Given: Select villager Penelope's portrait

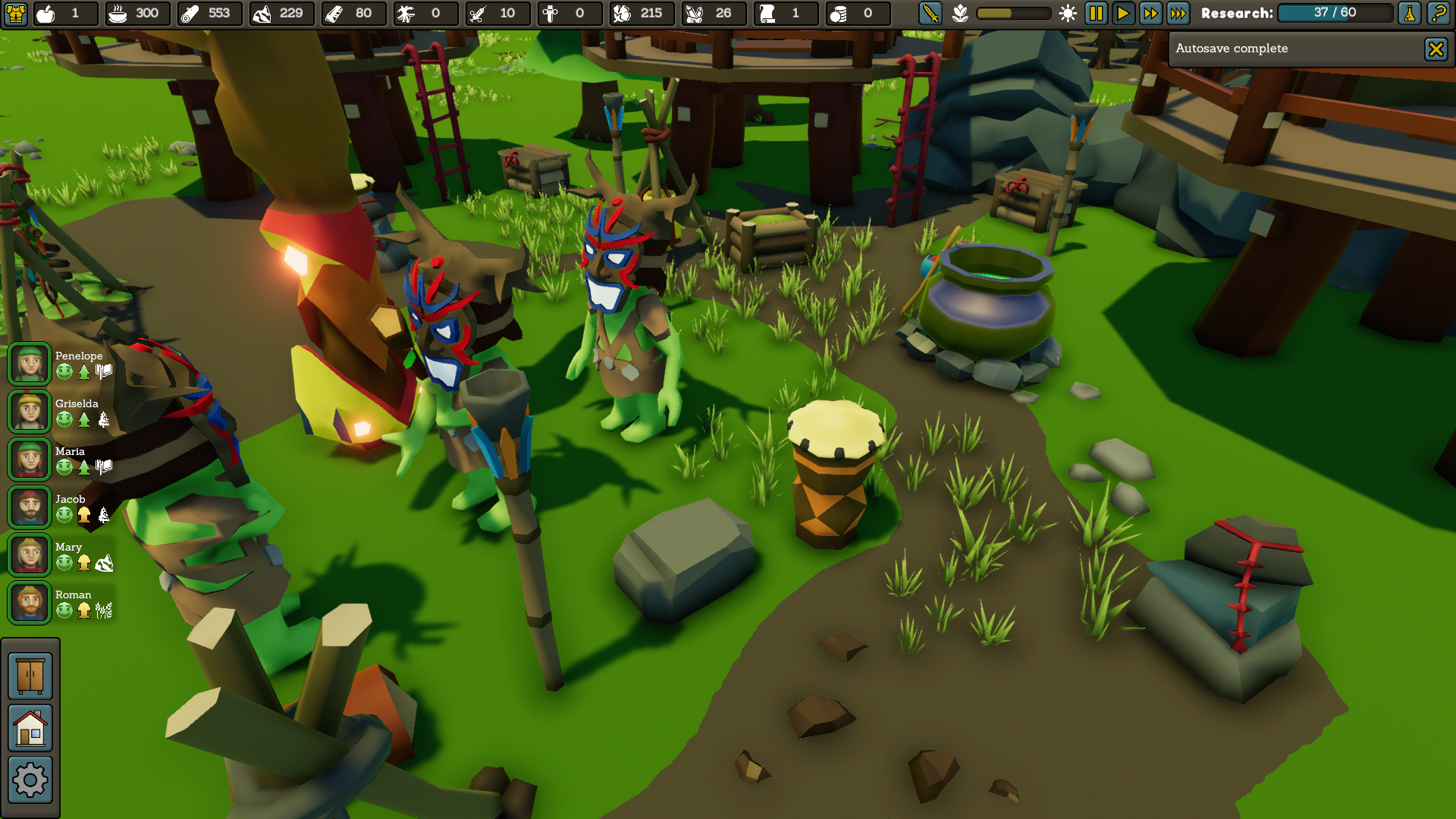Looking at the screenshot, I should [x=30, y=364].
